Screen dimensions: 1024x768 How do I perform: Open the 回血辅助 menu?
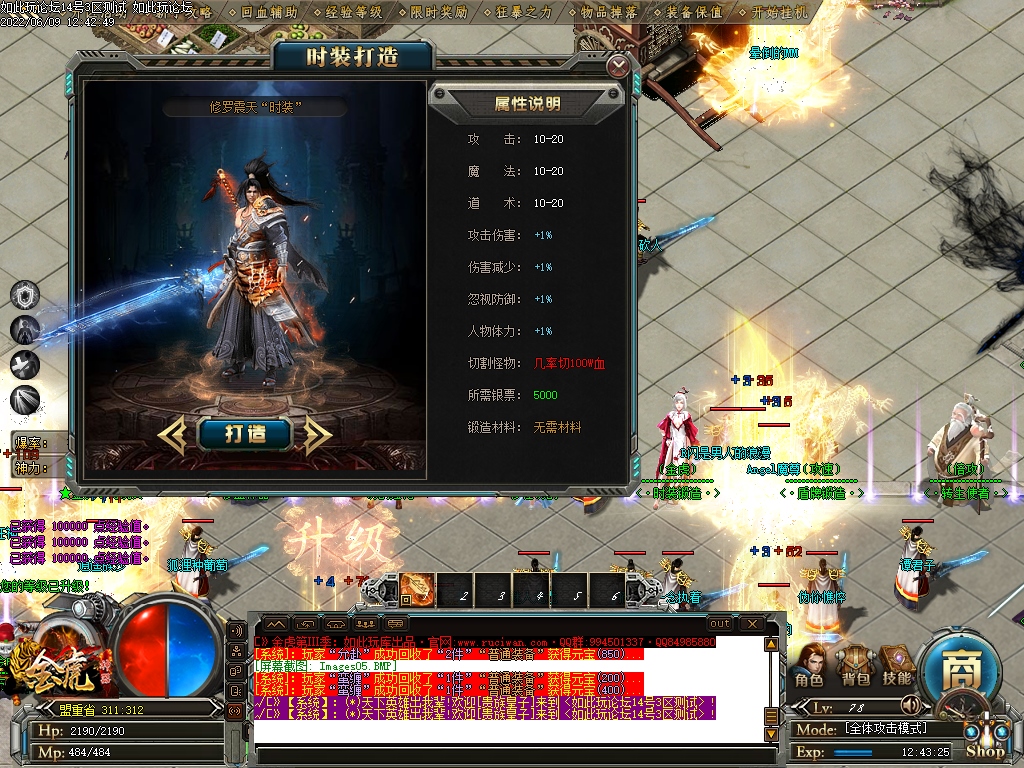tap(269, 12)
